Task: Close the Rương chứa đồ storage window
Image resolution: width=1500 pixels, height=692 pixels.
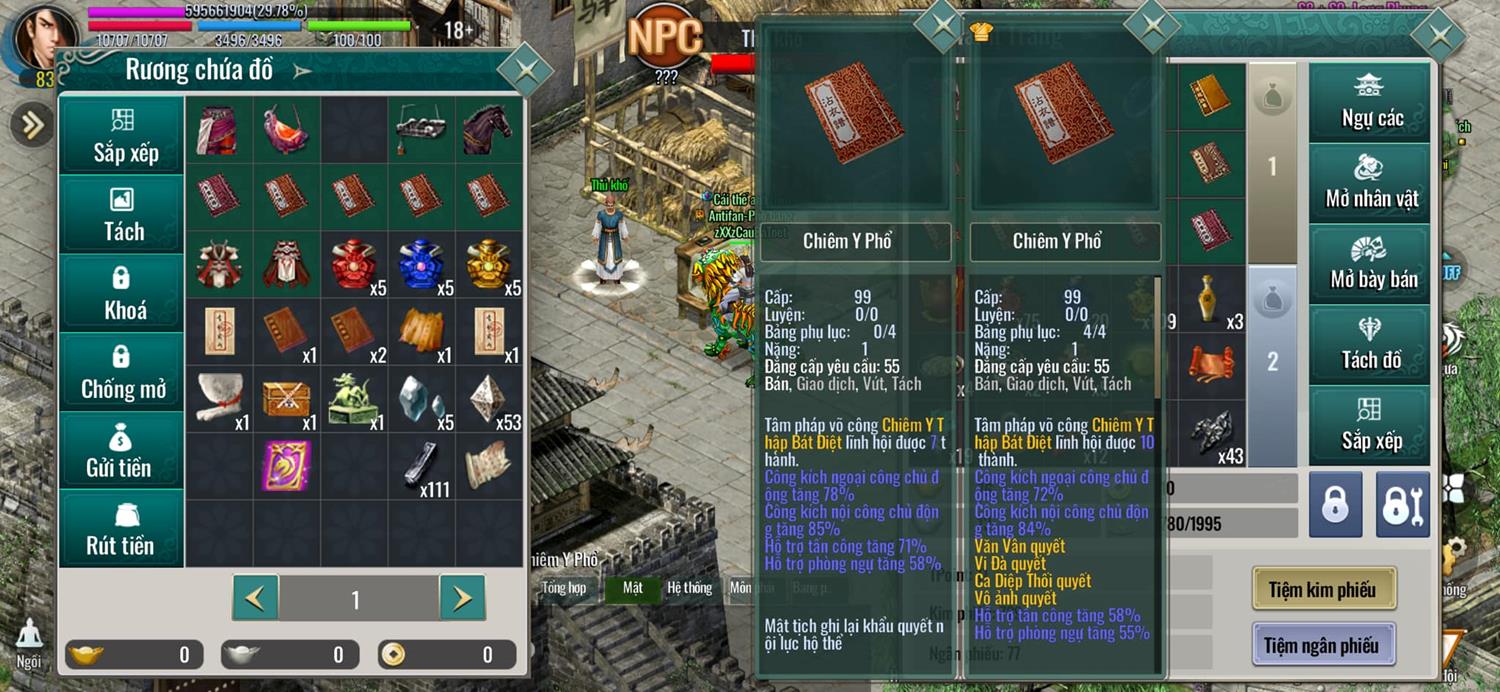Action: click(x=524, y=70)
